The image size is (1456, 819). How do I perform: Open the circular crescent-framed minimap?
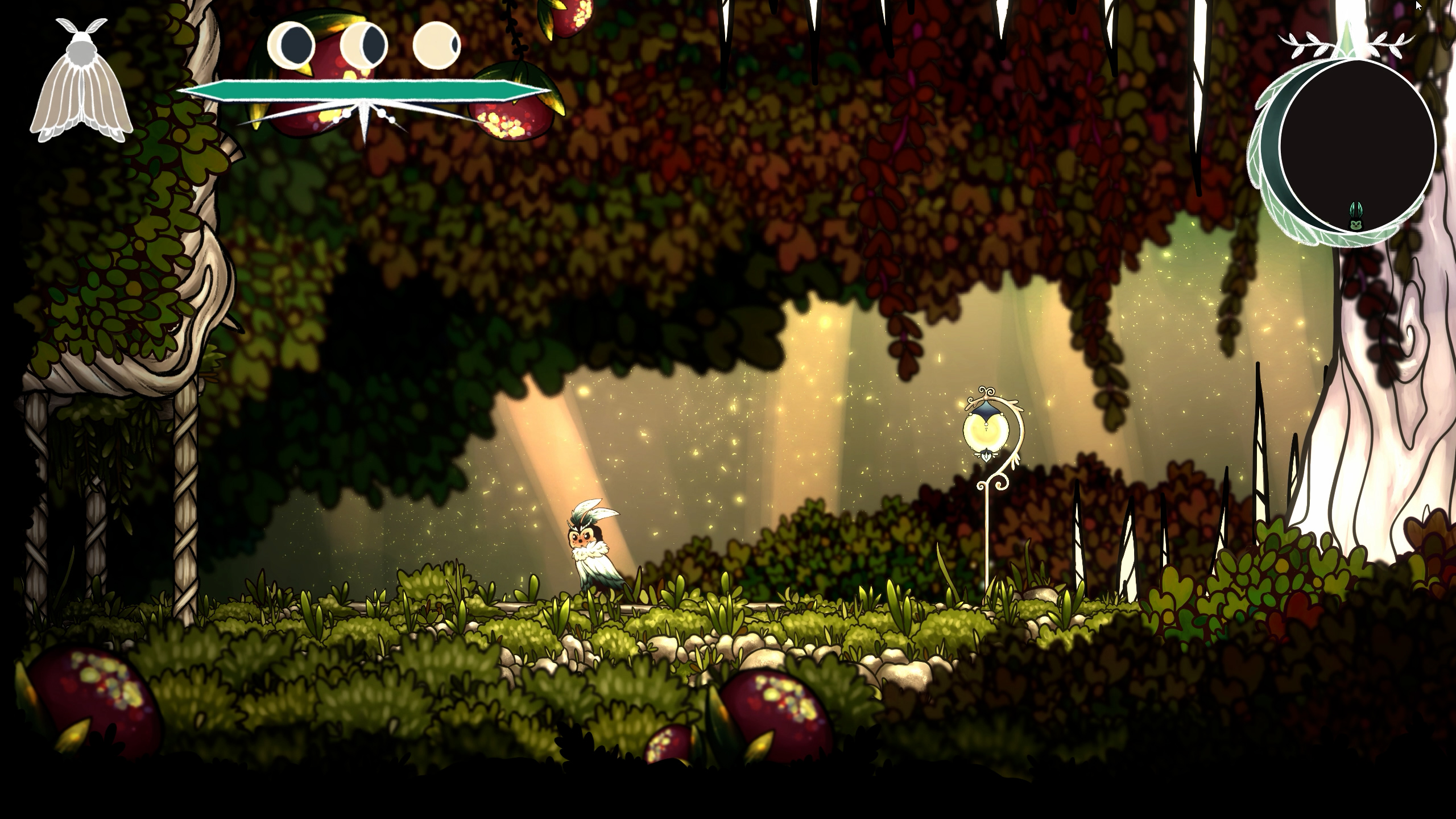click(x=1356, y=145)
